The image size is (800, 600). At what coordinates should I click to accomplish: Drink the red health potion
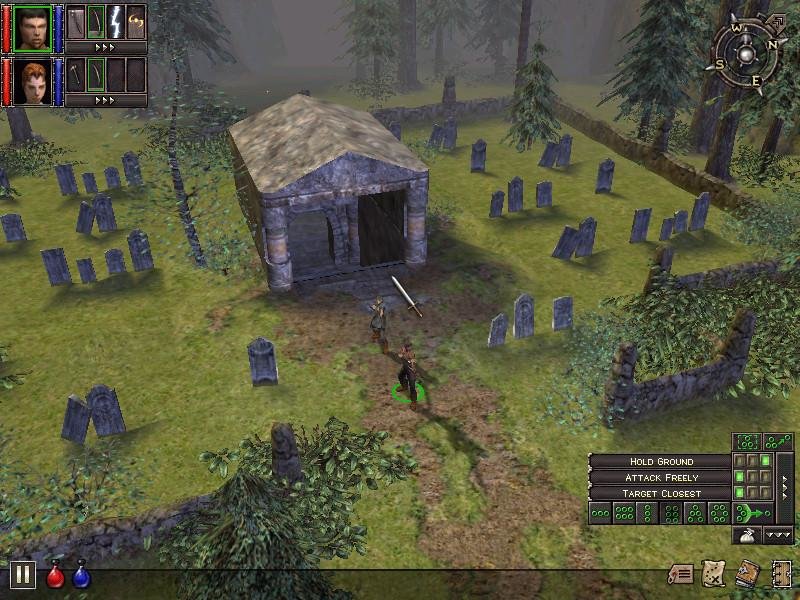coord(56,576)
